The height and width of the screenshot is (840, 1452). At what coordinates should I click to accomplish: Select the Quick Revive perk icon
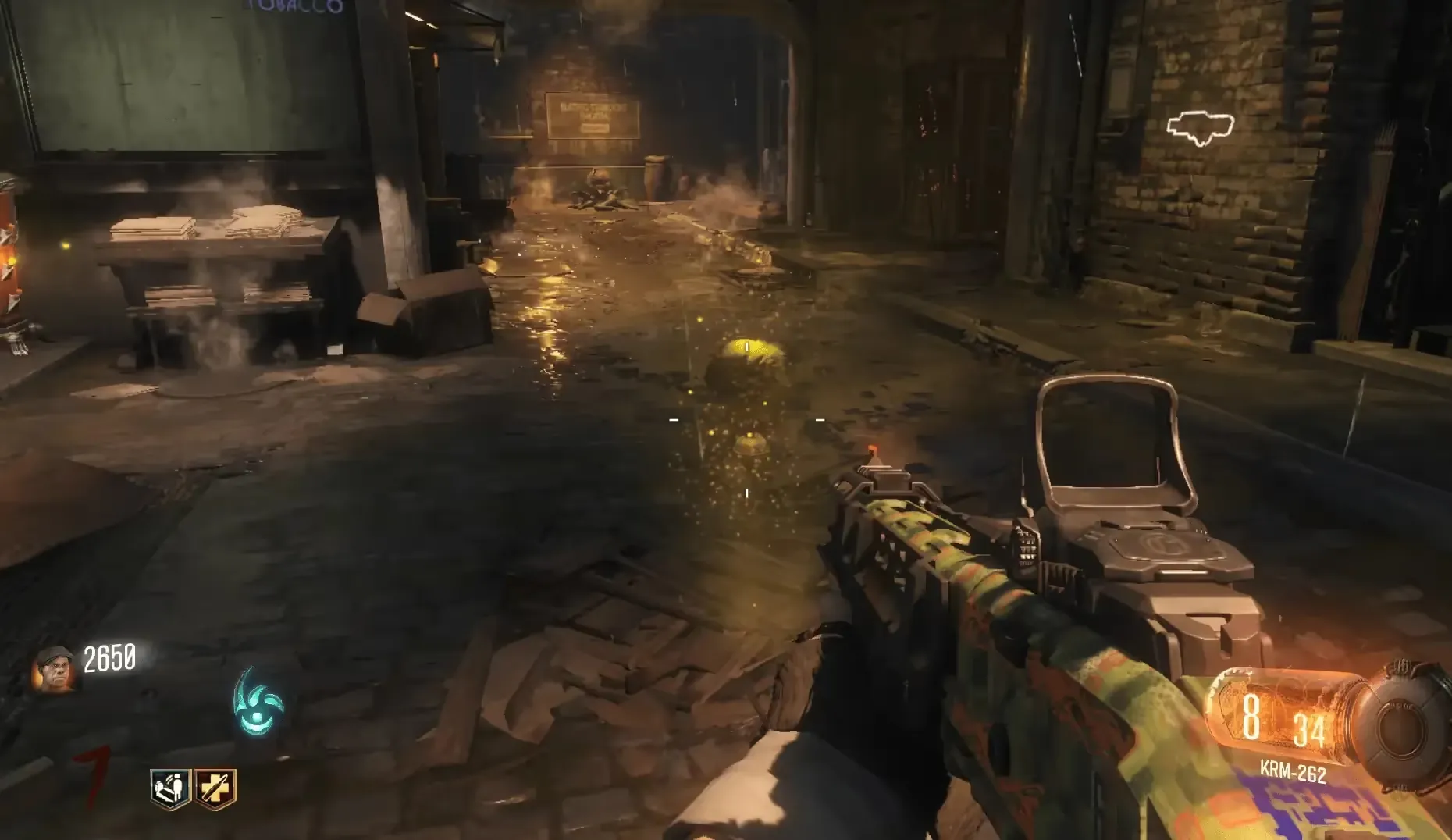pyautogui.click(x=170, y=788)
